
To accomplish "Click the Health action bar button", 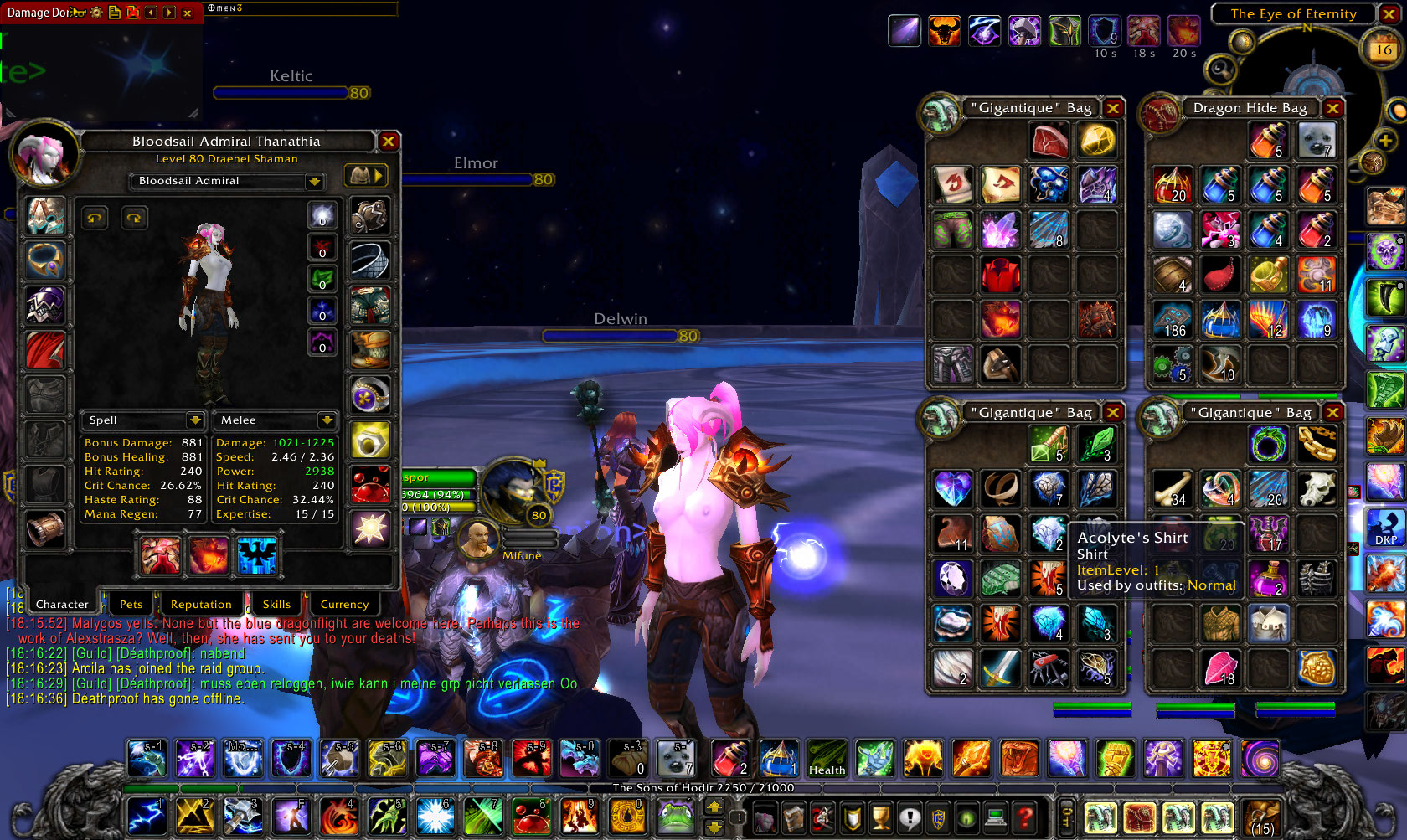I will point(827,758).
